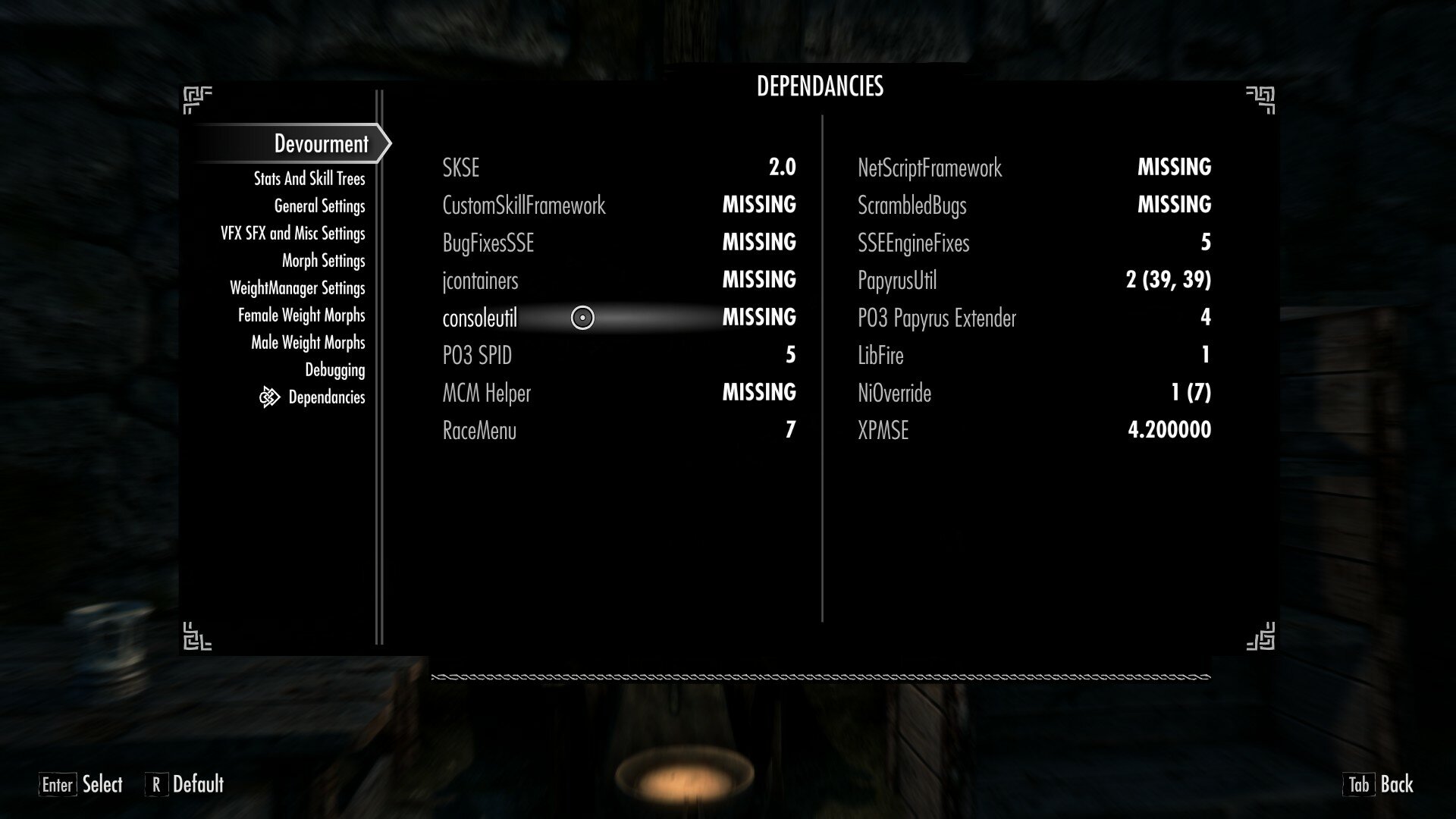Click the crosshair cursor marker near consoleutil
The width and height of the screenshot is (1456, 819).
582,317
